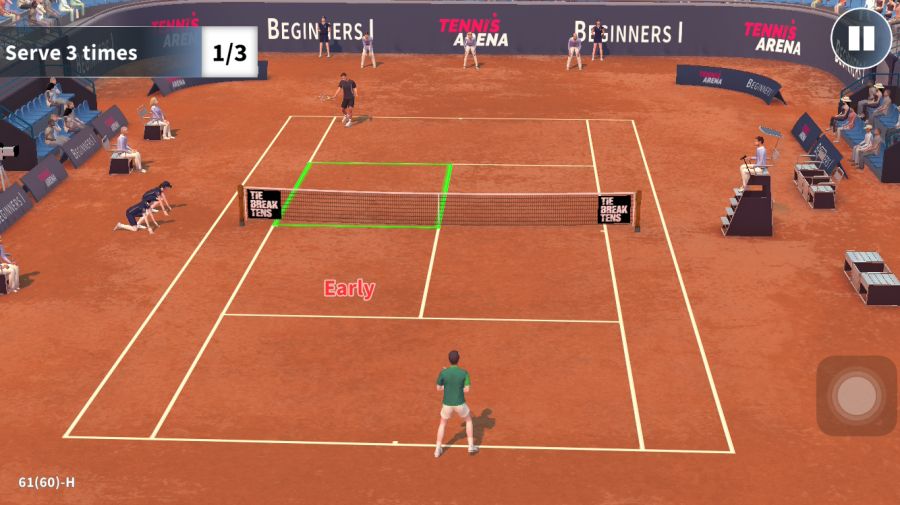Pause the match with the pause button
This screenshot has width=900, height=505.
click(861, 39)
